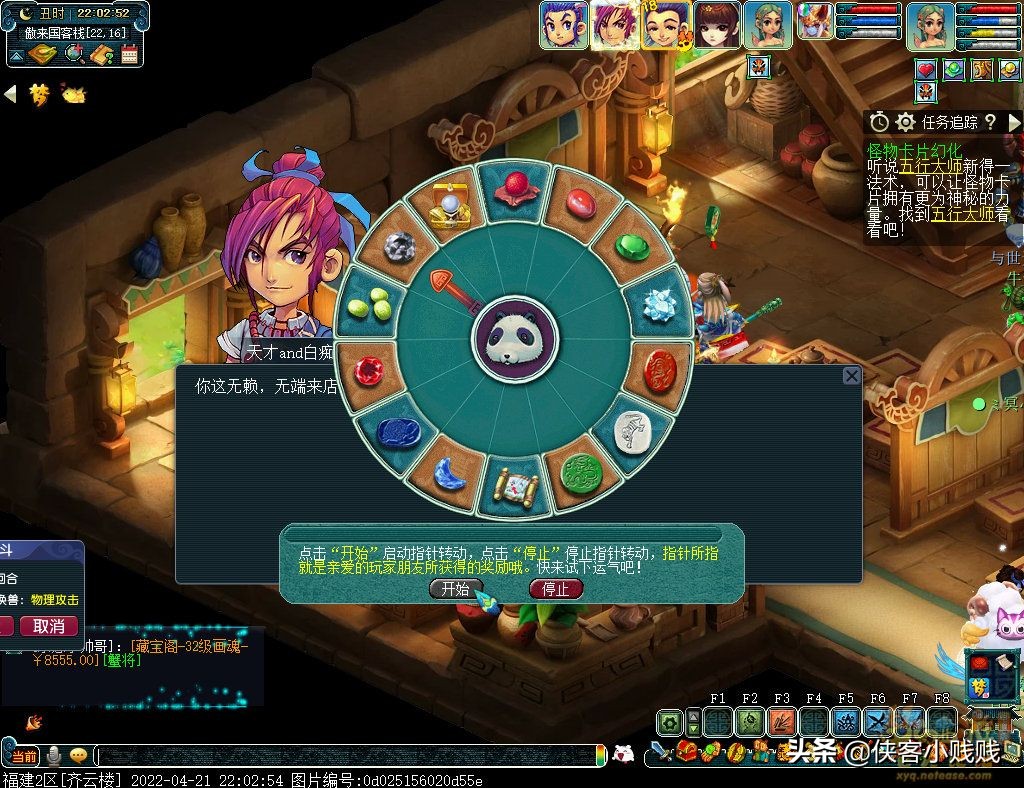Activate the F5 blue skill shortcut
Image resolution: width=1024 pixels, height=788 pixels.
click(x=846, y=721)
